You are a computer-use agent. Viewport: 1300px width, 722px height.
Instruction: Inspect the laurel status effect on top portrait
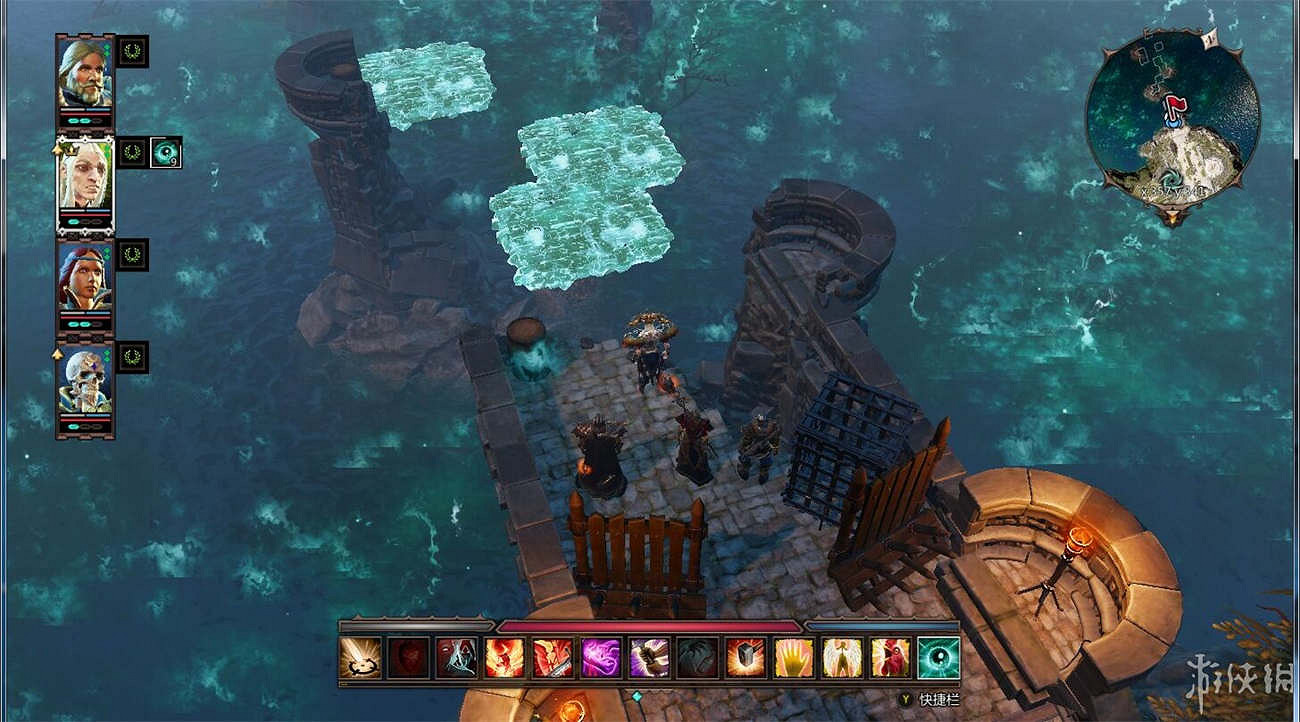(x=133, y=53)
